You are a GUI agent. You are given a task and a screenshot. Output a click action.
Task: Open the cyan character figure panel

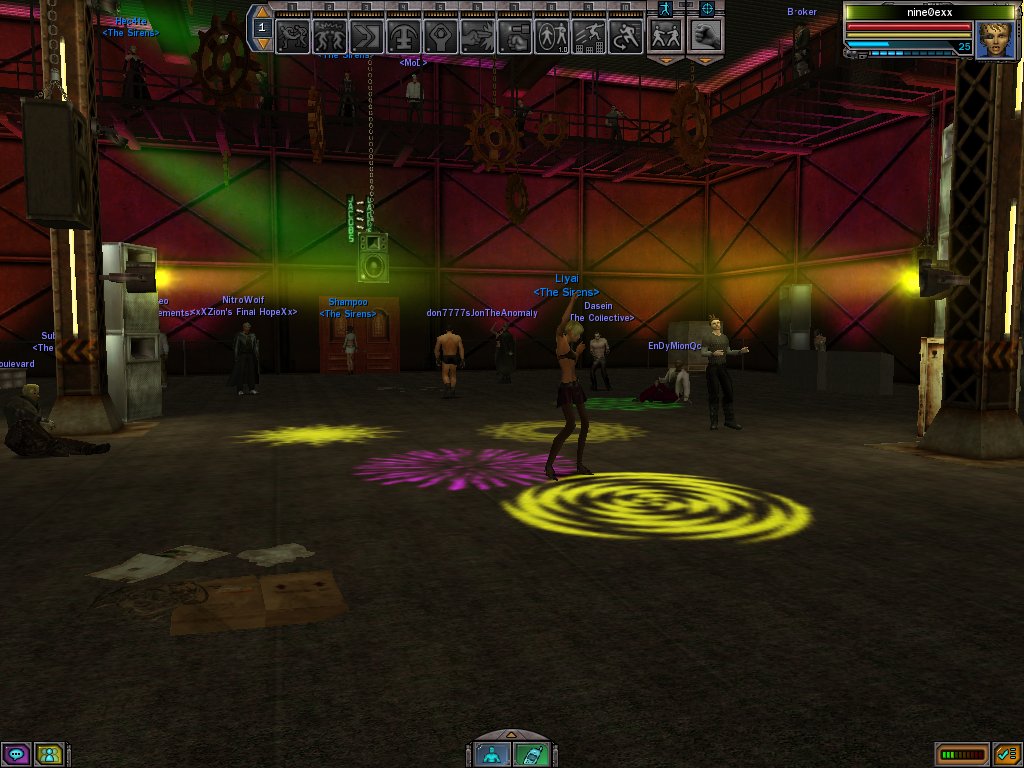click(x=493, y=754)
